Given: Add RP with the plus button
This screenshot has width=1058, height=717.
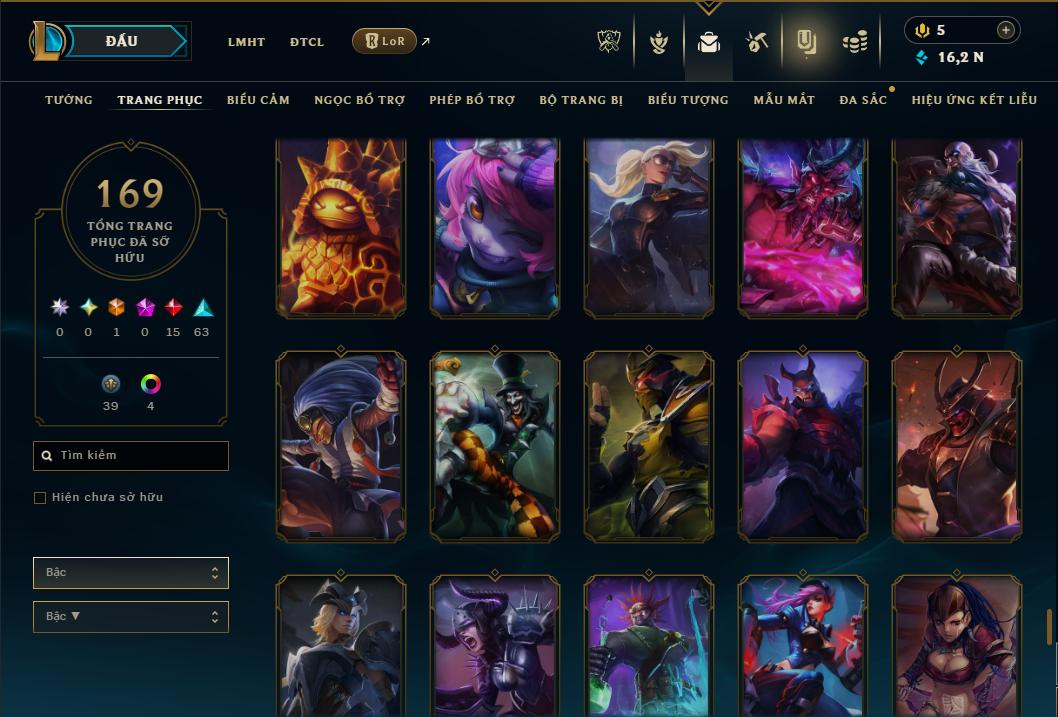Looking at the screenshot, I should 1005,30.
